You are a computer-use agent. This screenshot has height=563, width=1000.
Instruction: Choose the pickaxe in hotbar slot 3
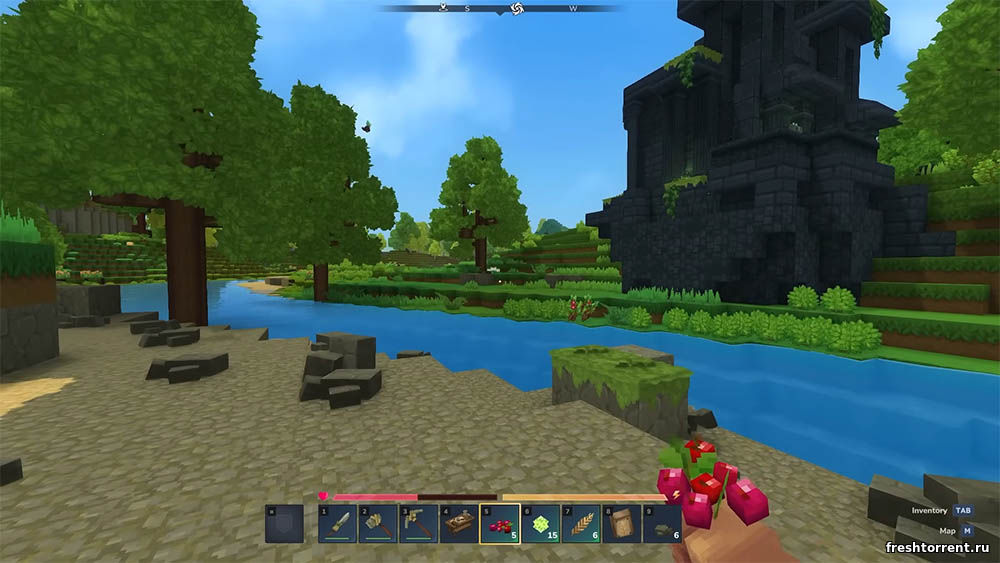tap(419, 524)
